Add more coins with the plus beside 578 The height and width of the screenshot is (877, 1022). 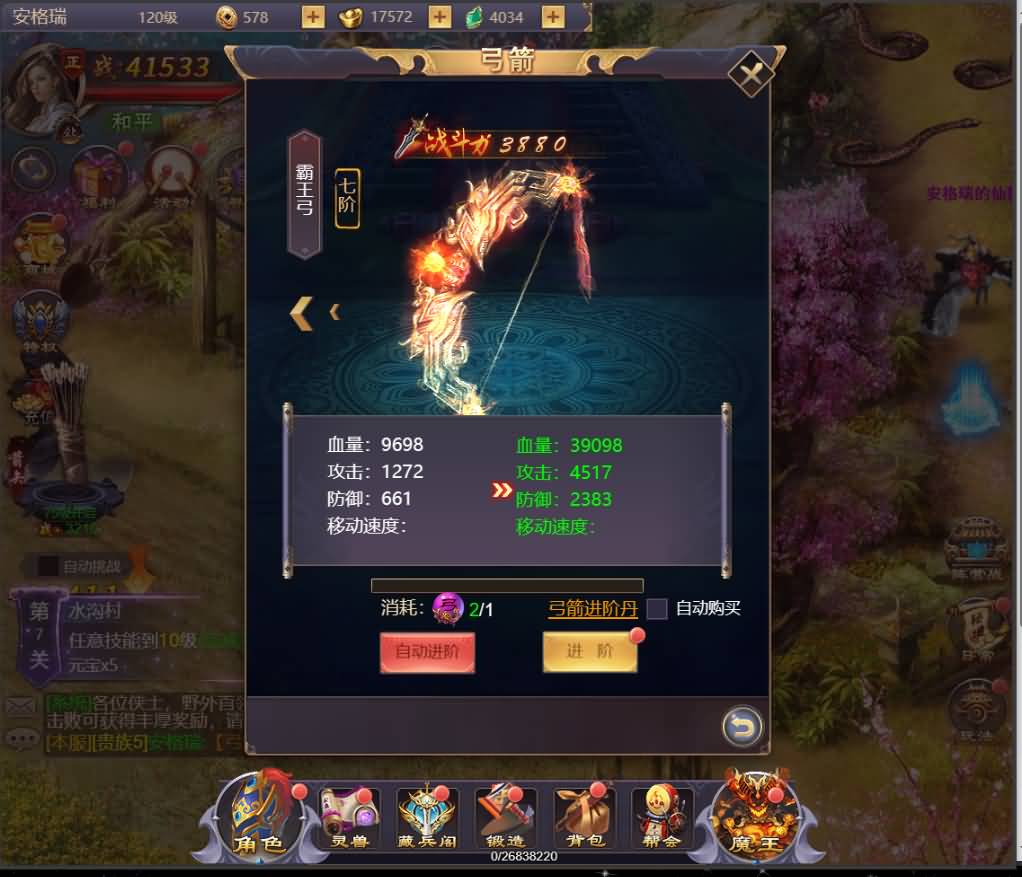(x=313, y=17)
